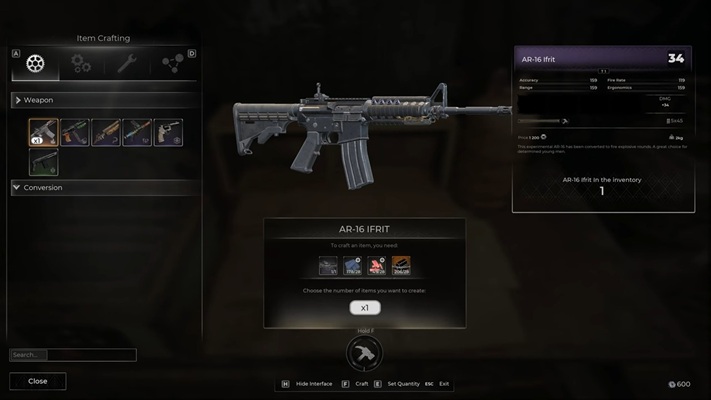This screenshot has width=711, height=400.
Task: Switch to the triple gears tab
Action: [81, 65]
